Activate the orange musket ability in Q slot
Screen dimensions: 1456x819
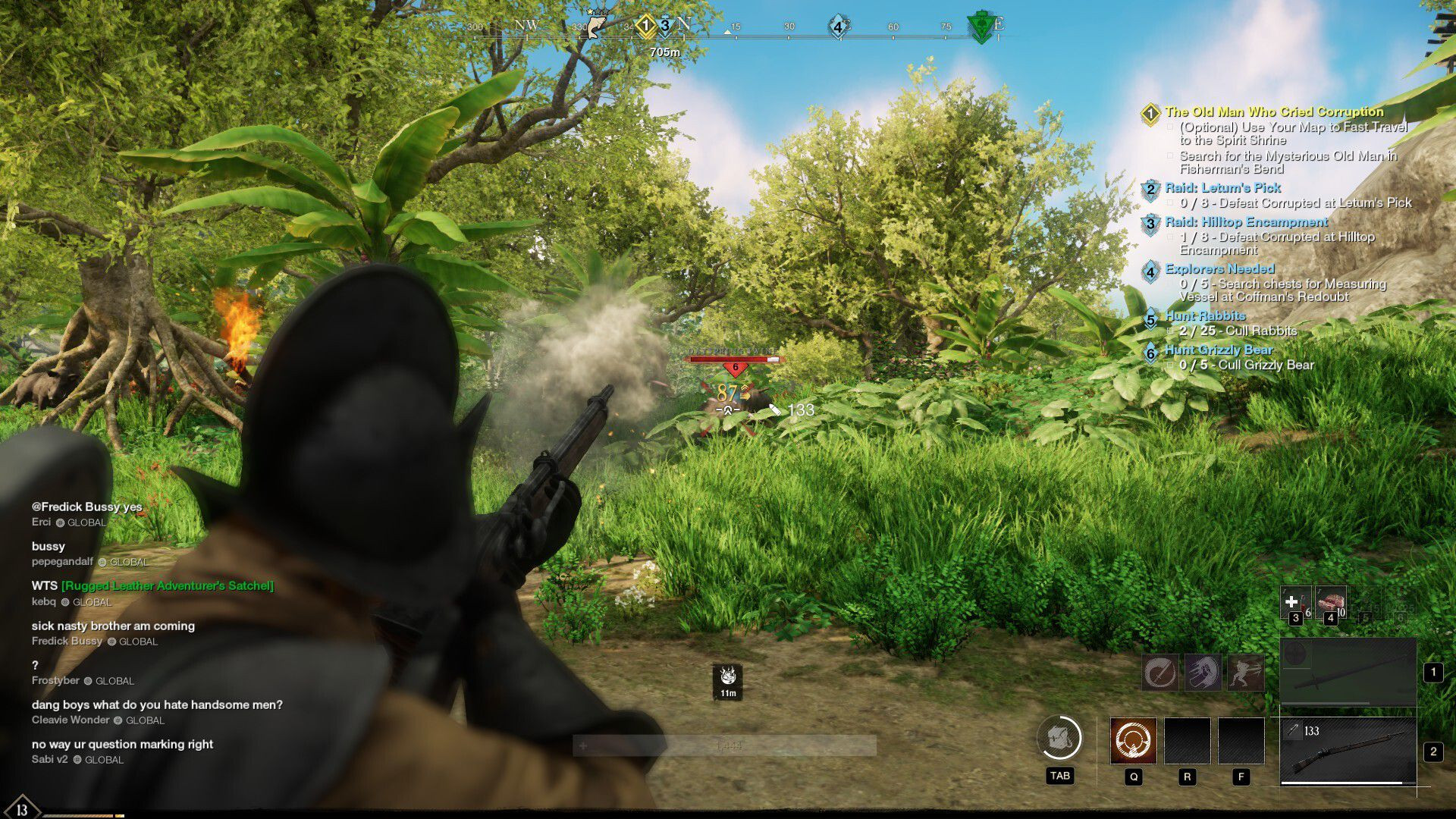(1133, 740)
